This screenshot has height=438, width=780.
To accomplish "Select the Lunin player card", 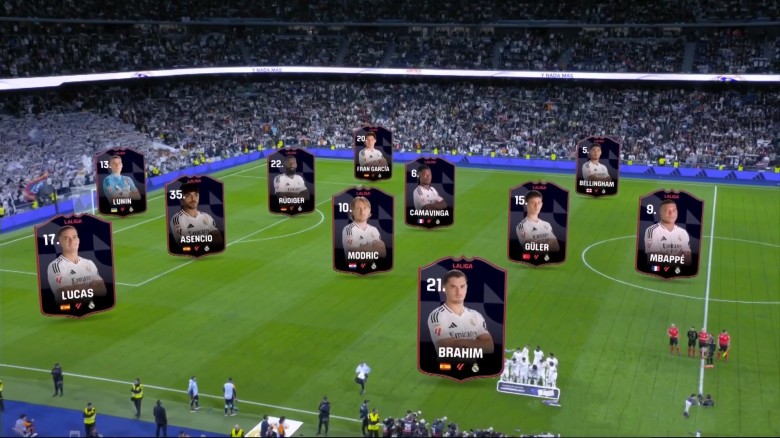I will click(120, 182).
